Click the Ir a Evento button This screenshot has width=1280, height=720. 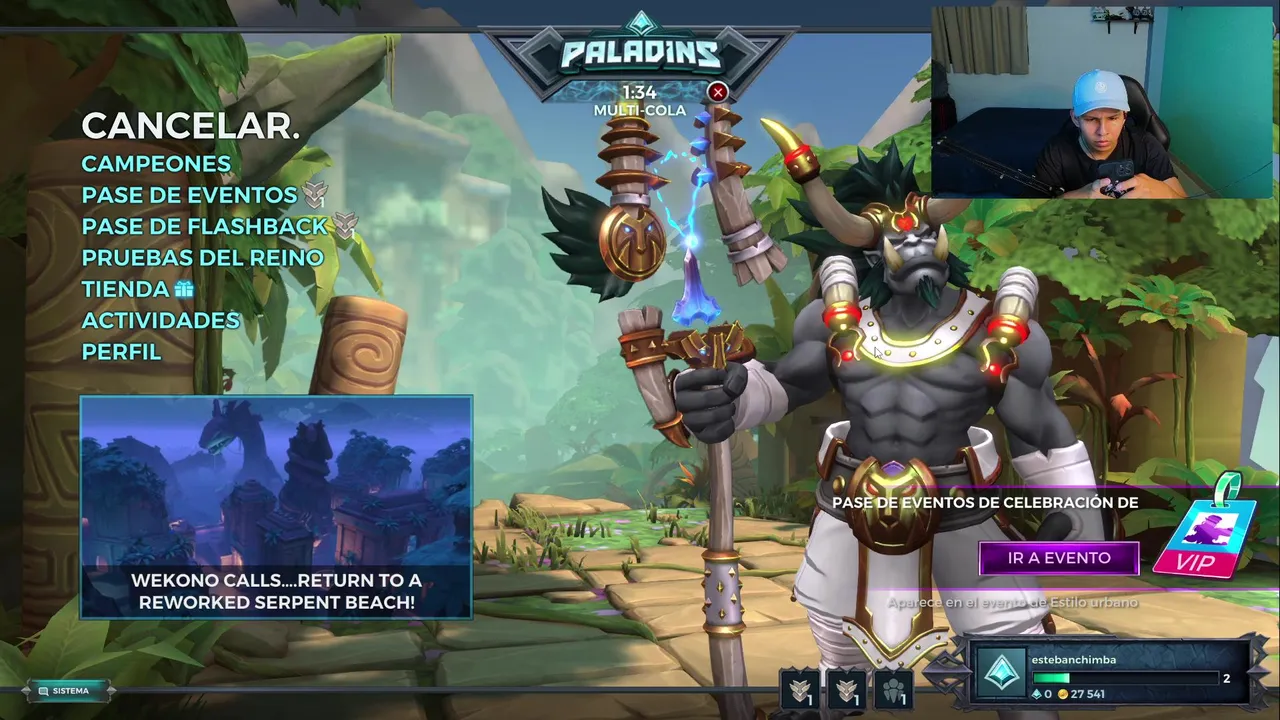pos(1059,558)
